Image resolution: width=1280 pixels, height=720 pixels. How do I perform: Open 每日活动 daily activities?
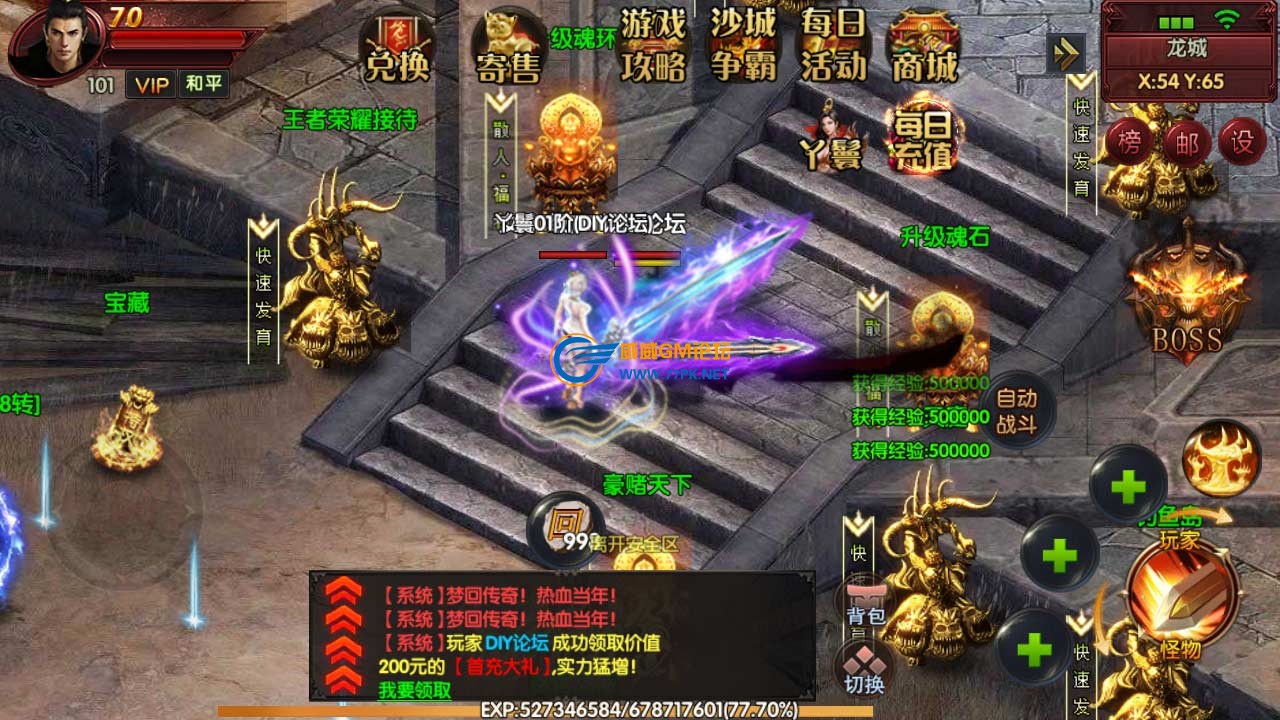(833, 46)
